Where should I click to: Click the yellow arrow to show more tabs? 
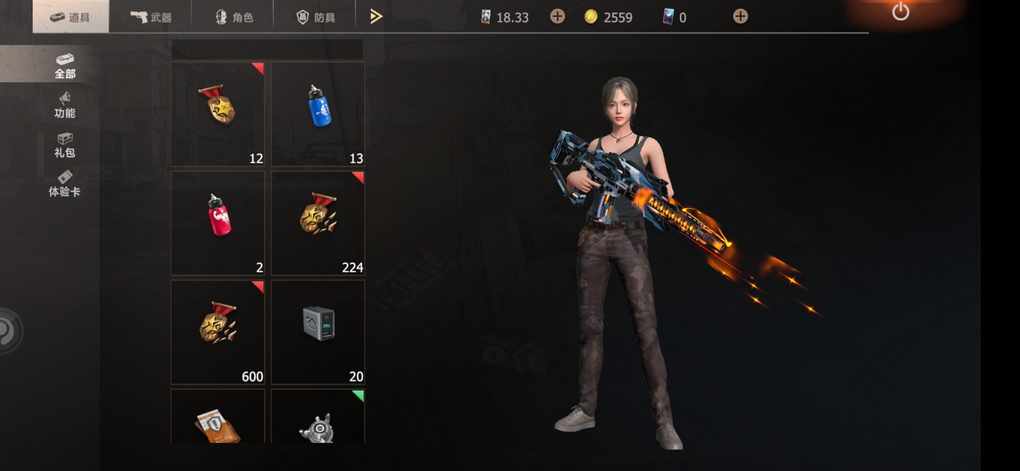point(376,16)
